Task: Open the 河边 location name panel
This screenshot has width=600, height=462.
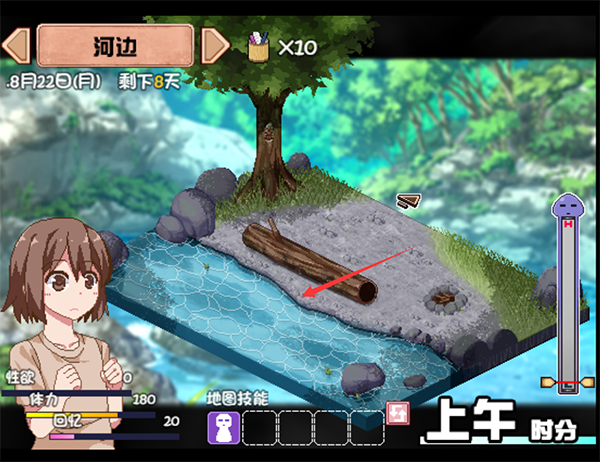Action: (x=115, y=45)
